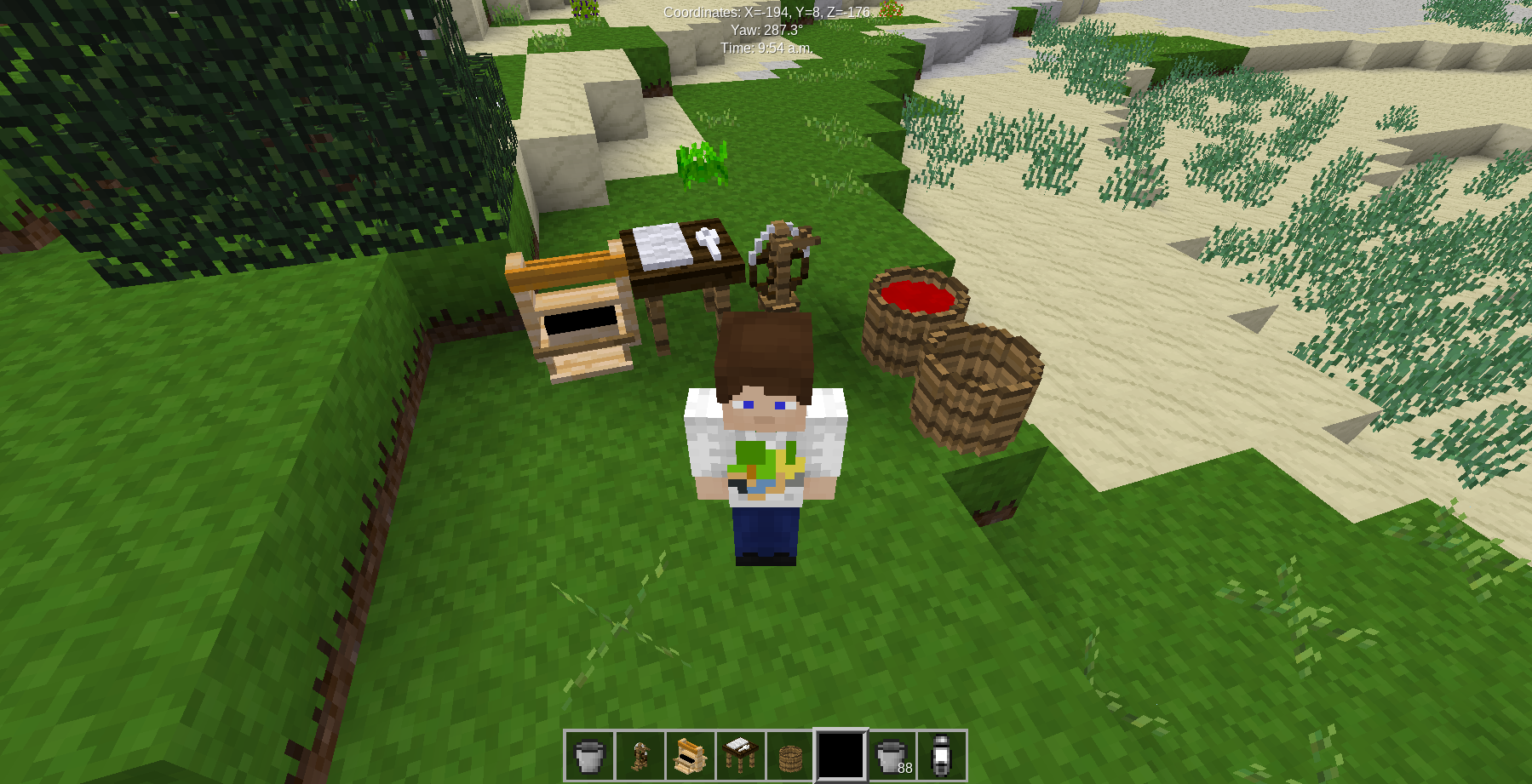This screenshot has width=1532, height=784.
Task: Select the white lantern hotbar slot
Action: coord(941,755)
